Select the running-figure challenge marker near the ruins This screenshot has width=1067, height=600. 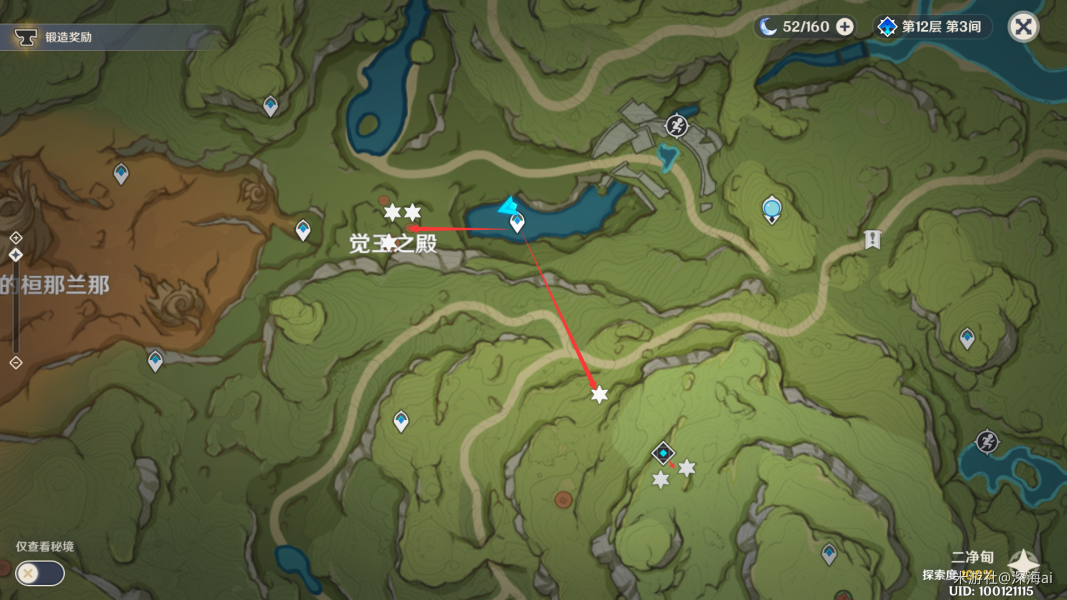[x=677, y=126]
